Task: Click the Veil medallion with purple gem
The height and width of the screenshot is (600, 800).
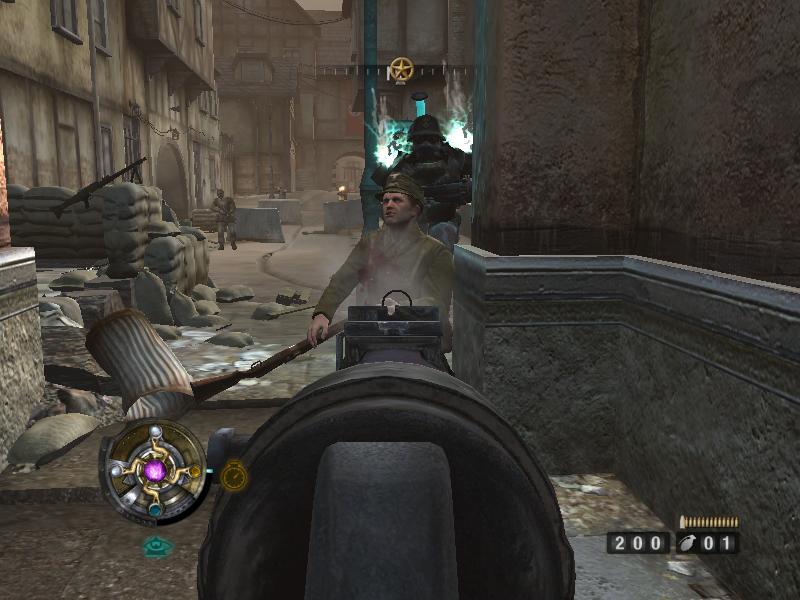Action: [155, 471]
